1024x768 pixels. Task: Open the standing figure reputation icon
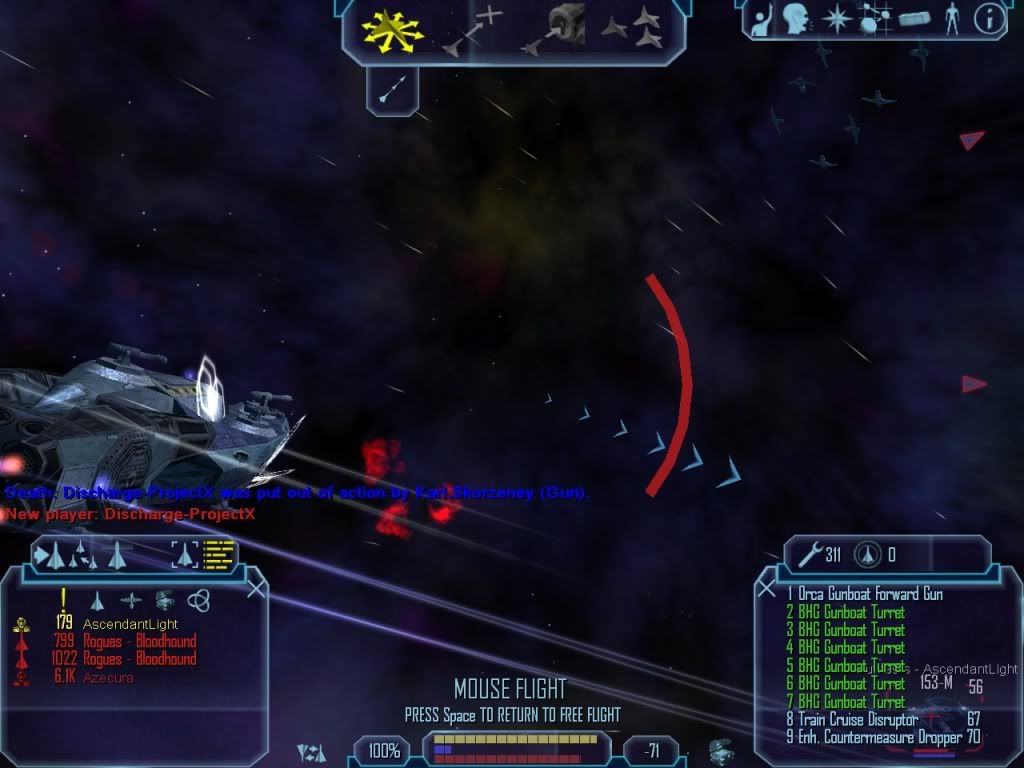coord(951,19)
